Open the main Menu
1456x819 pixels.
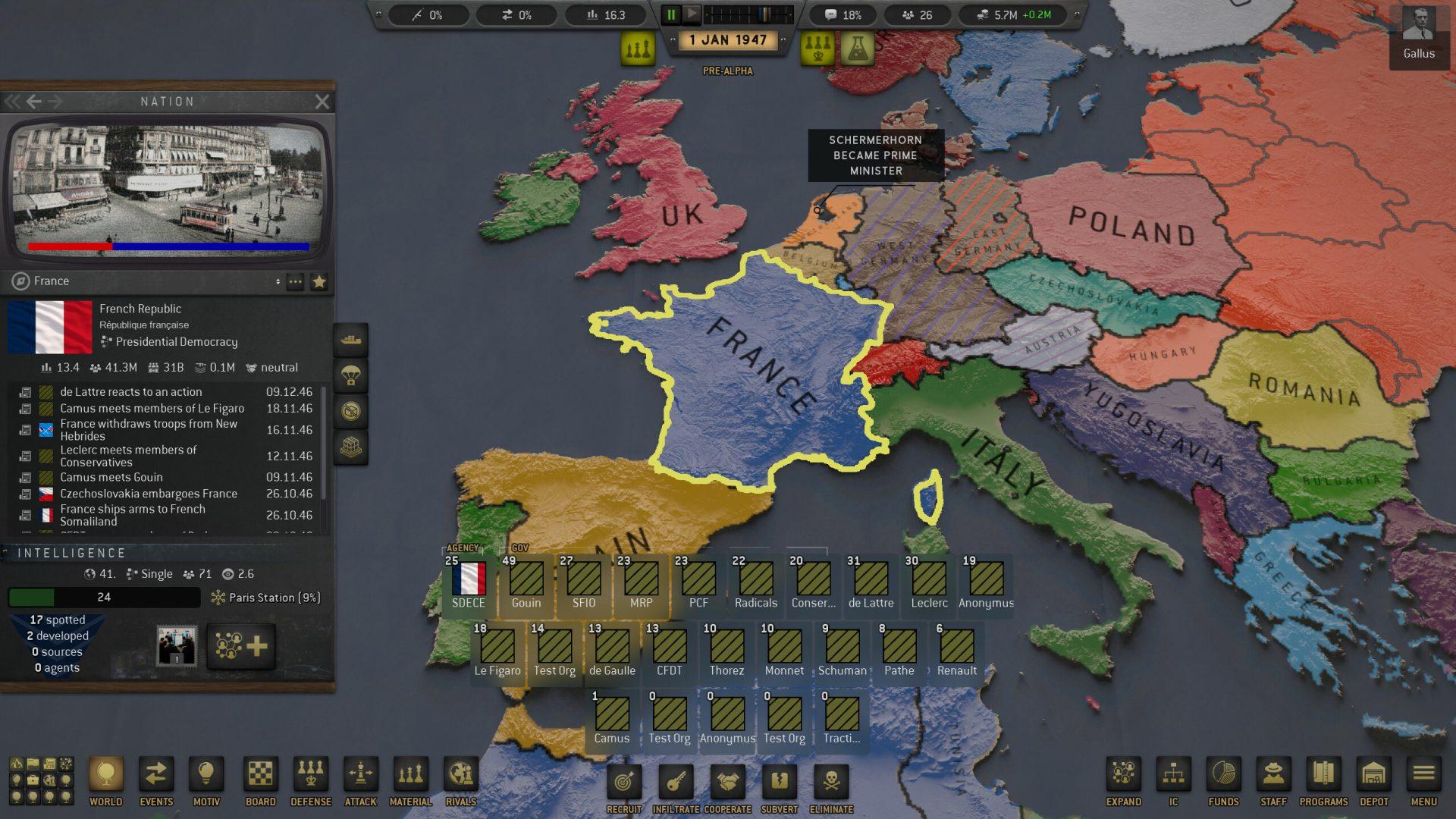click(1423, 781)
